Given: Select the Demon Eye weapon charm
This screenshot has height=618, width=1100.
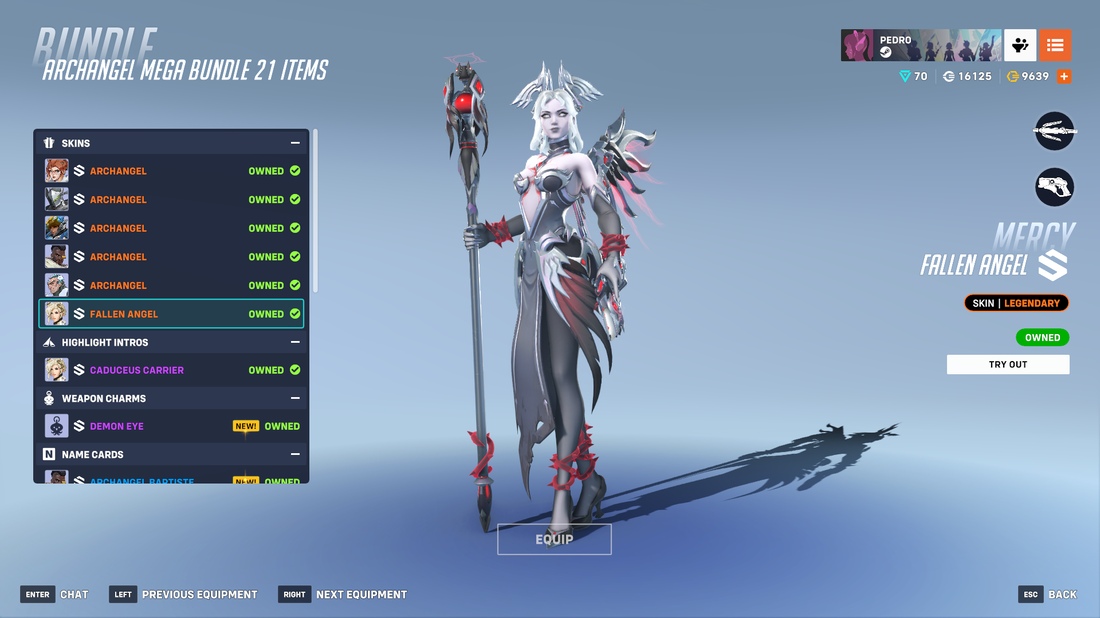Looking at the screenshot, I should (170, 426).
